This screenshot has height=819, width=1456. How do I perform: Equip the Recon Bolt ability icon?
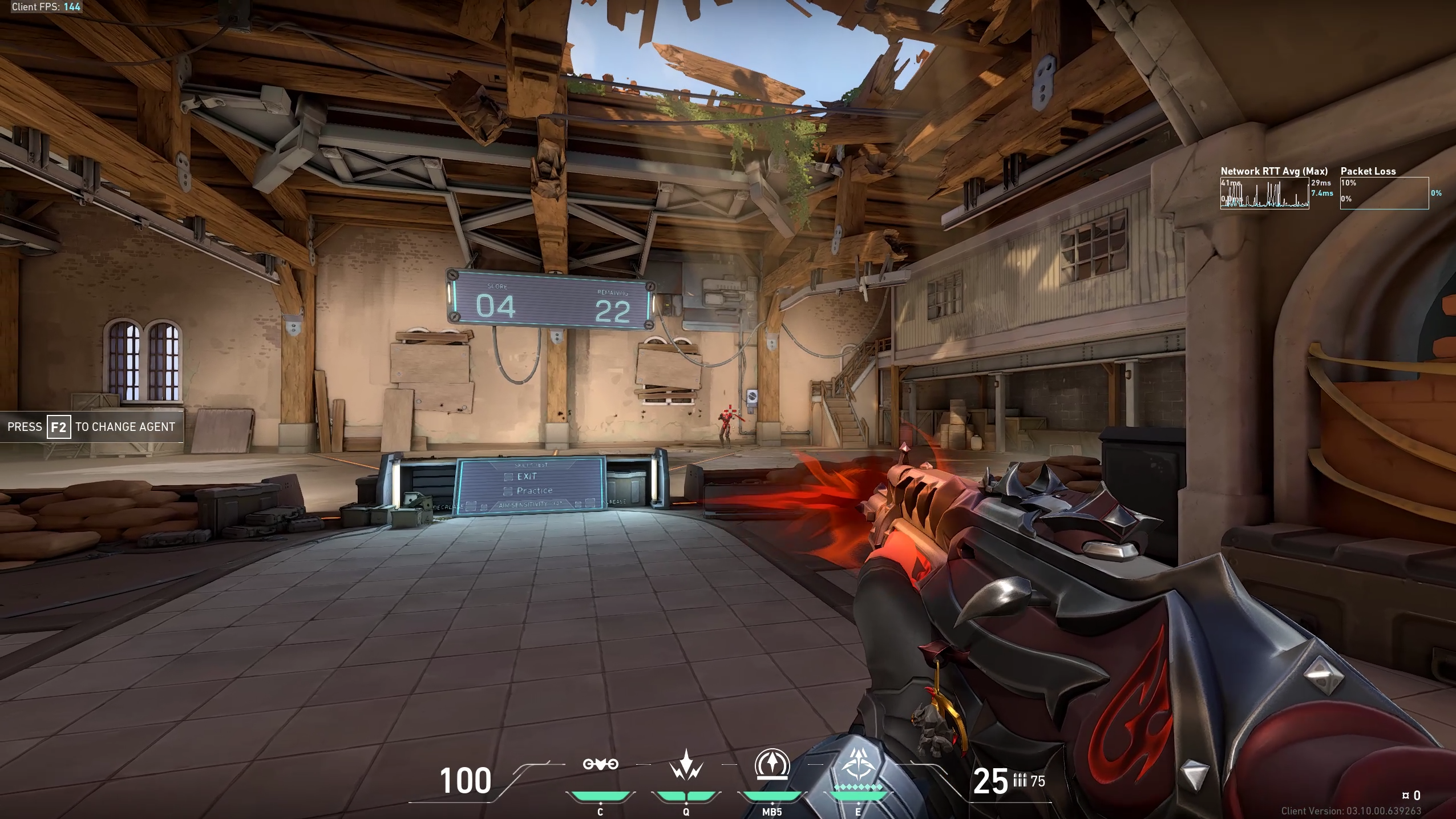[x=772, y=764]
